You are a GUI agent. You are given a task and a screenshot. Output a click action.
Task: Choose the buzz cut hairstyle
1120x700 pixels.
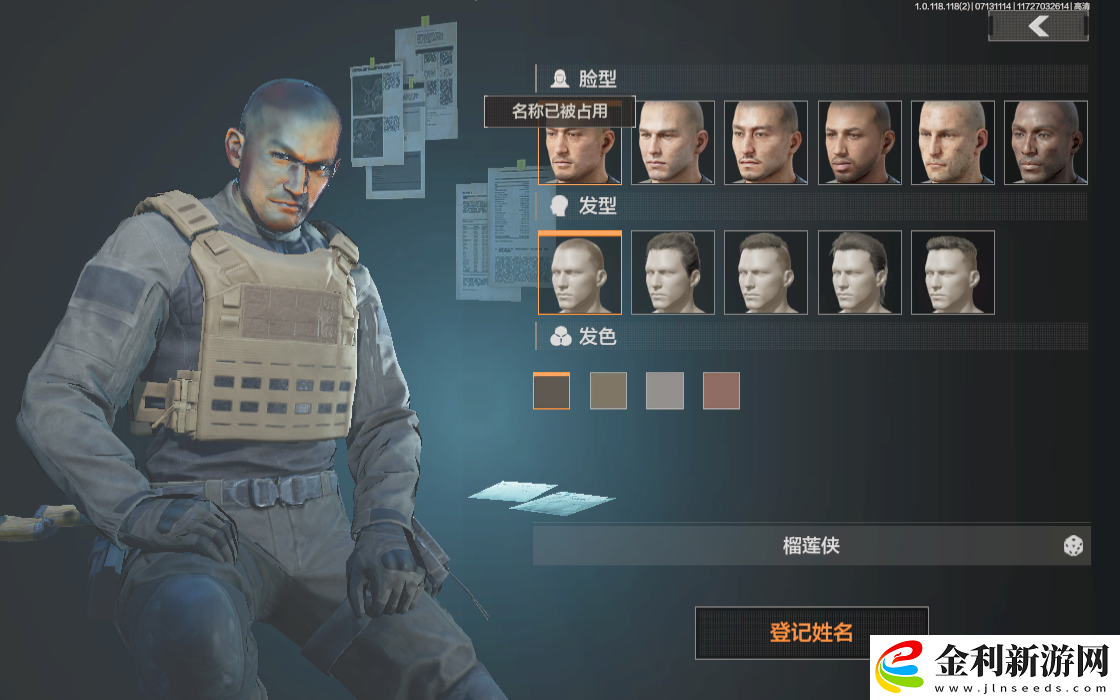pyautogui.click(x=579, y=273)
